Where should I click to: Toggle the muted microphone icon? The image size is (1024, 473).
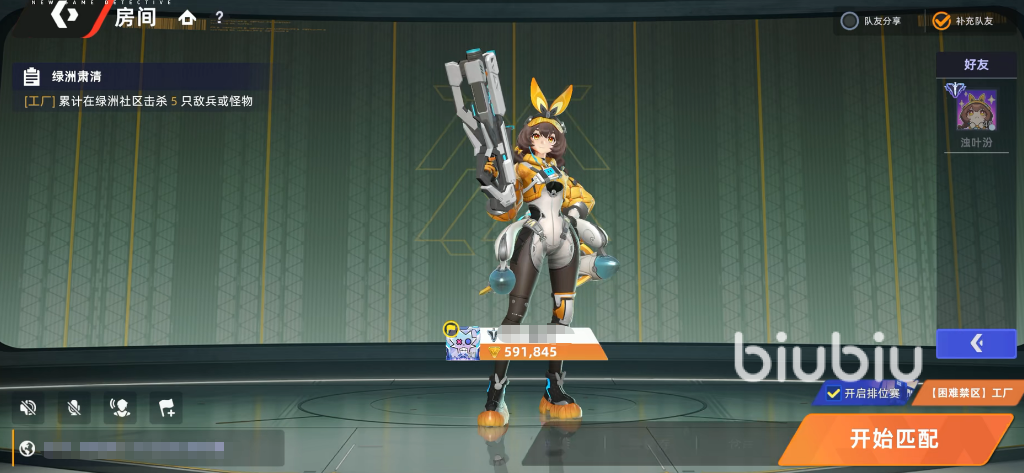[x=74, y=407]
